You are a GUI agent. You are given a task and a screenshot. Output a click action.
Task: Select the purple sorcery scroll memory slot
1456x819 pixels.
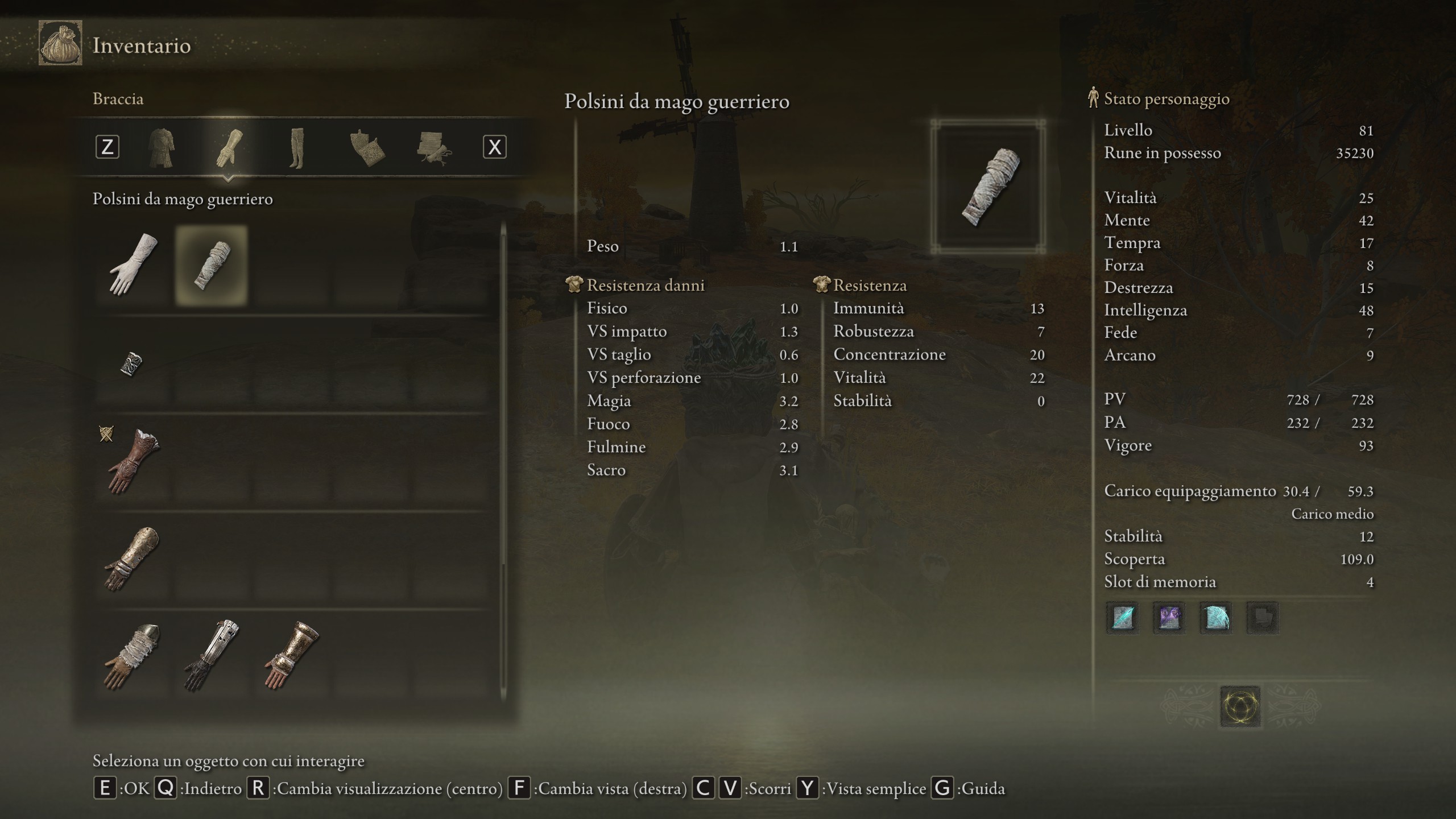1169,618
